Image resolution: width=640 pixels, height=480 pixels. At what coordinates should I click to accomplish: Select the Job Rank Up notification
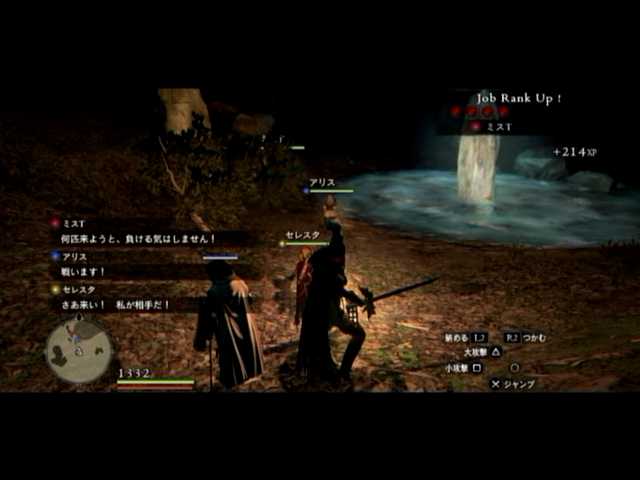tap(517, 98)
